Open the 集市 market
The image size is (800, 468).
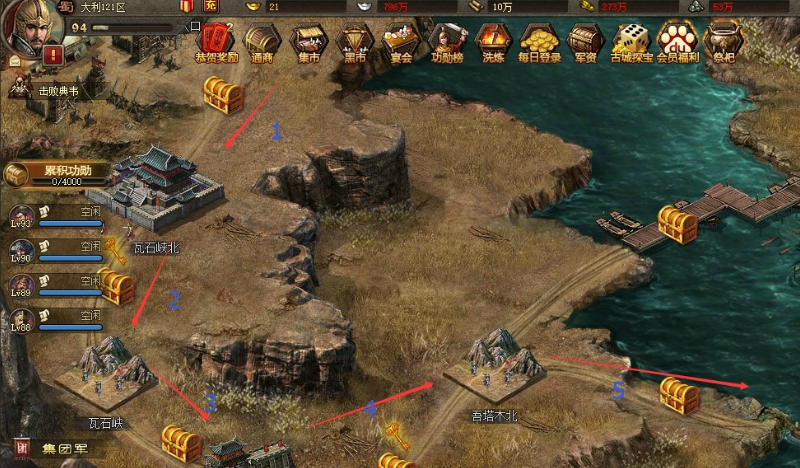[x=307, y=42]
